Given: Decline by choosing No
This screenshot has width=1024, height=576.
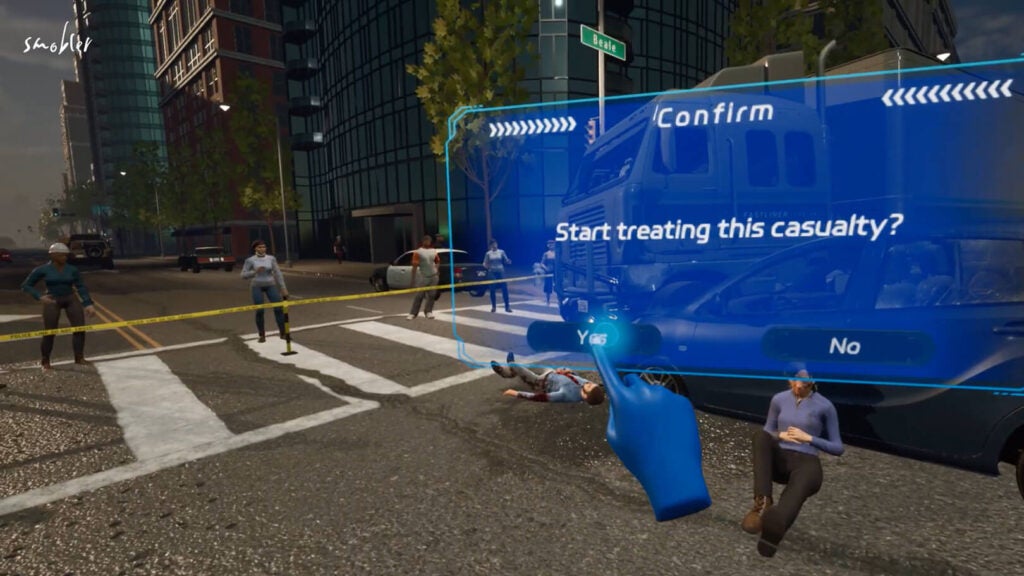Looking at the screenshot, I should pos(845,346).
